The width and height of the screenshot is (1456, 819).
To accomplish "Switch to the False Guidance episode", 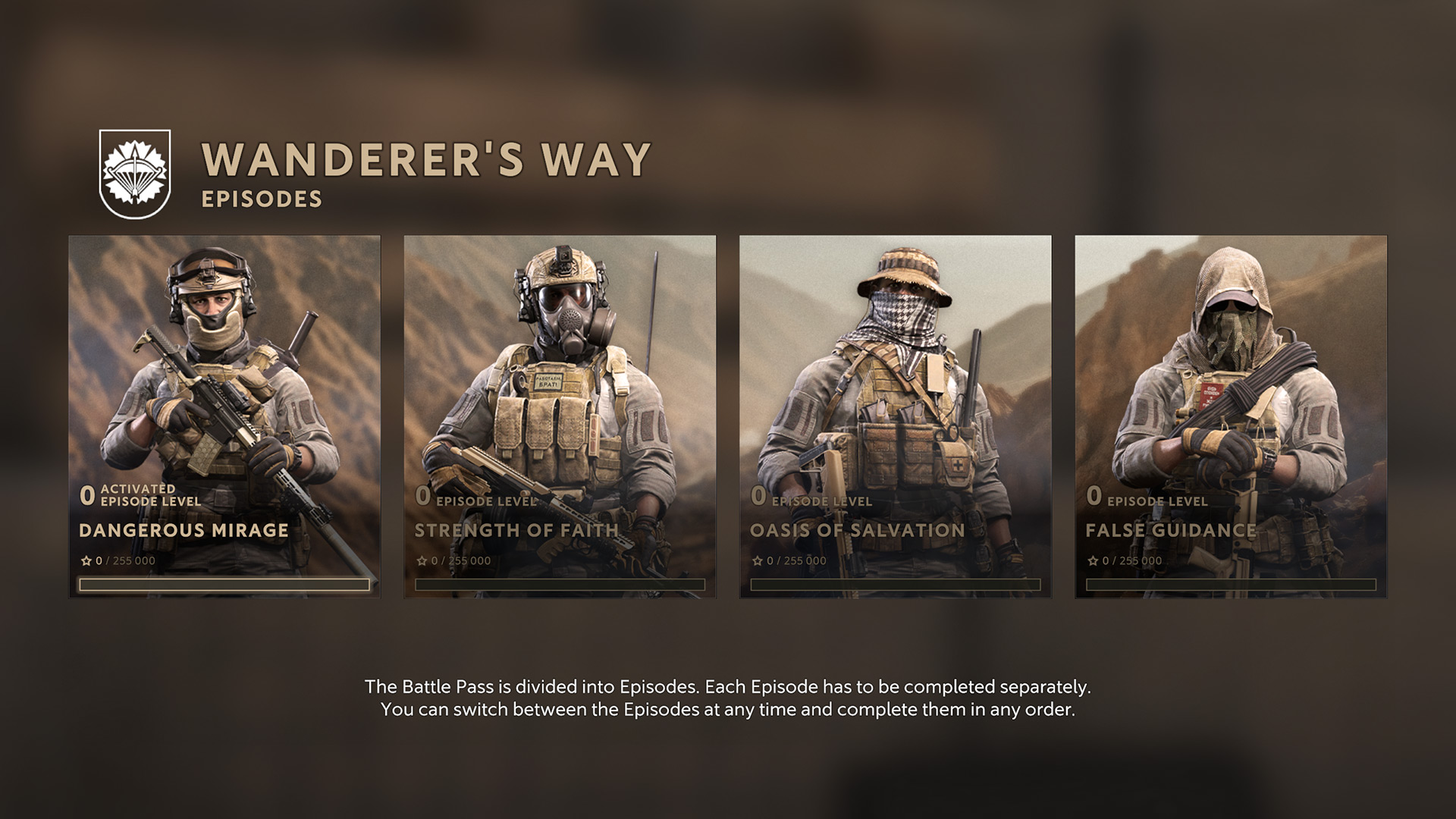I will click(1230, 416).
